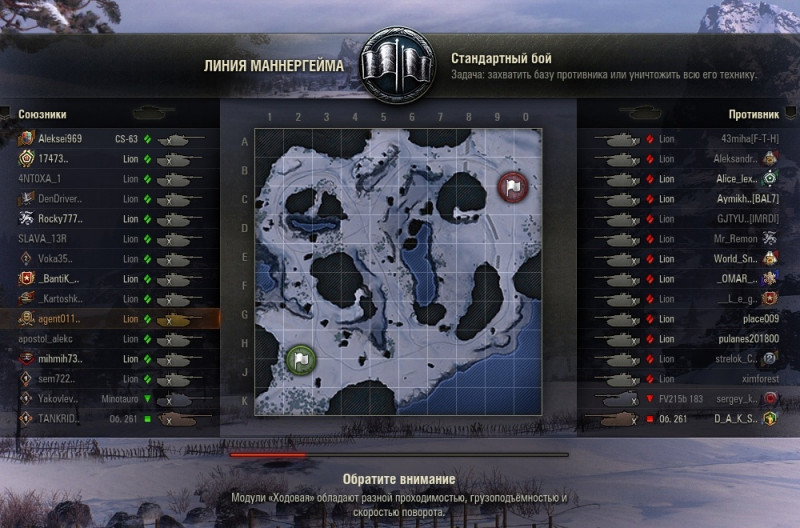Select highlighted player agent011 row
This screenshot has height=528, width=800.
click(x=60, y=319)
